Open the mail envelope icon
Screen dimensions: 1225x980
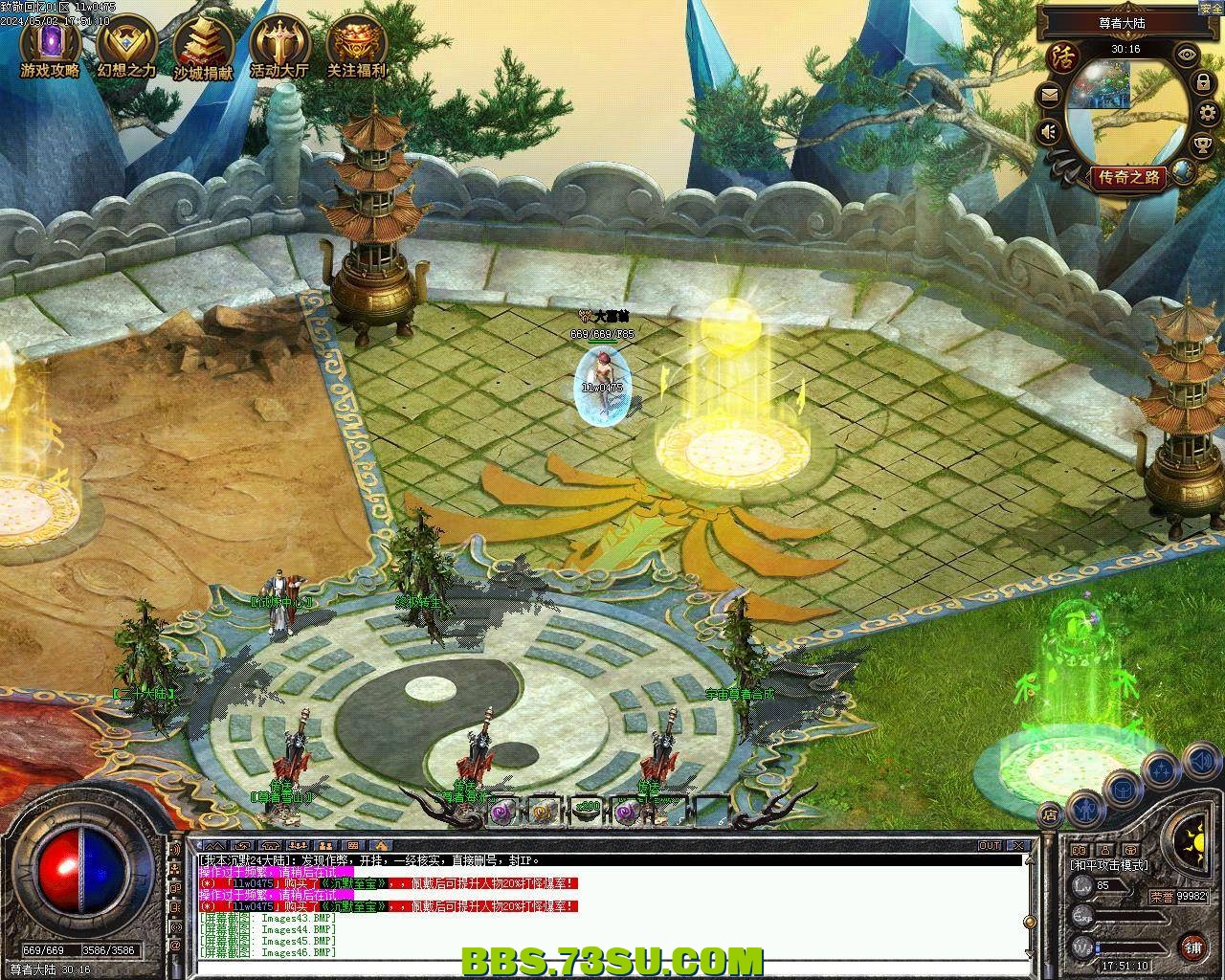[x=1050, y=95]
